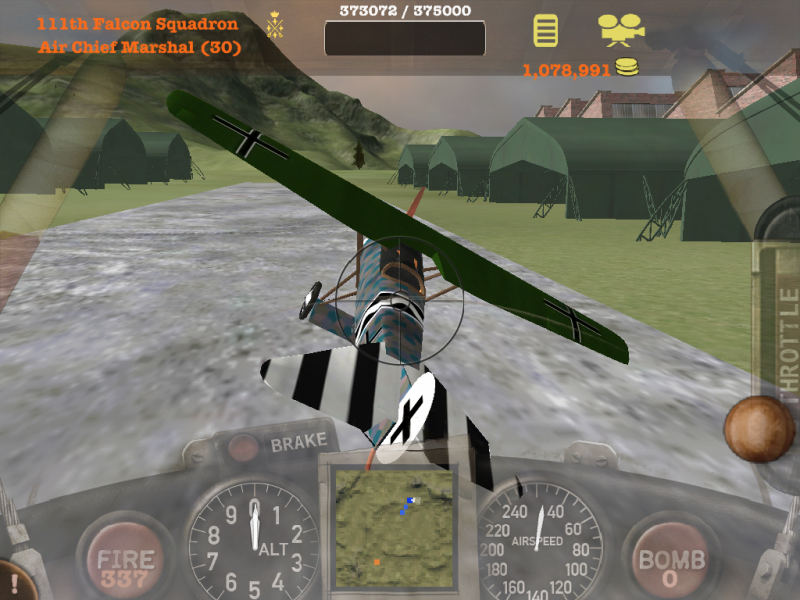Click the squadron rank emblem
Screen dimensions: 800x600
pos(274,24)
